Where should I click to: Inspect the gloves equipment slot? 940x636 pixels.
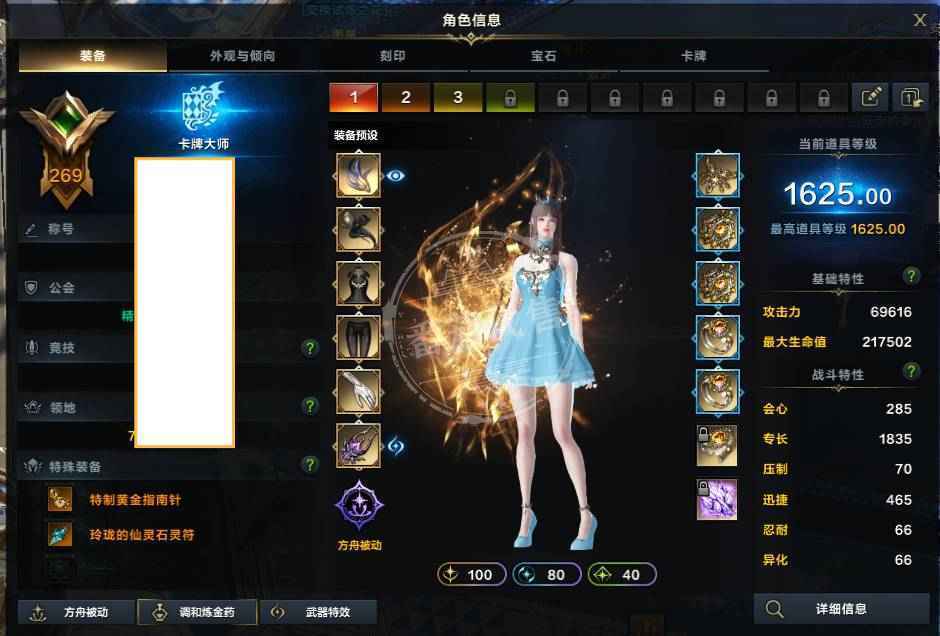tap(358, 391)
